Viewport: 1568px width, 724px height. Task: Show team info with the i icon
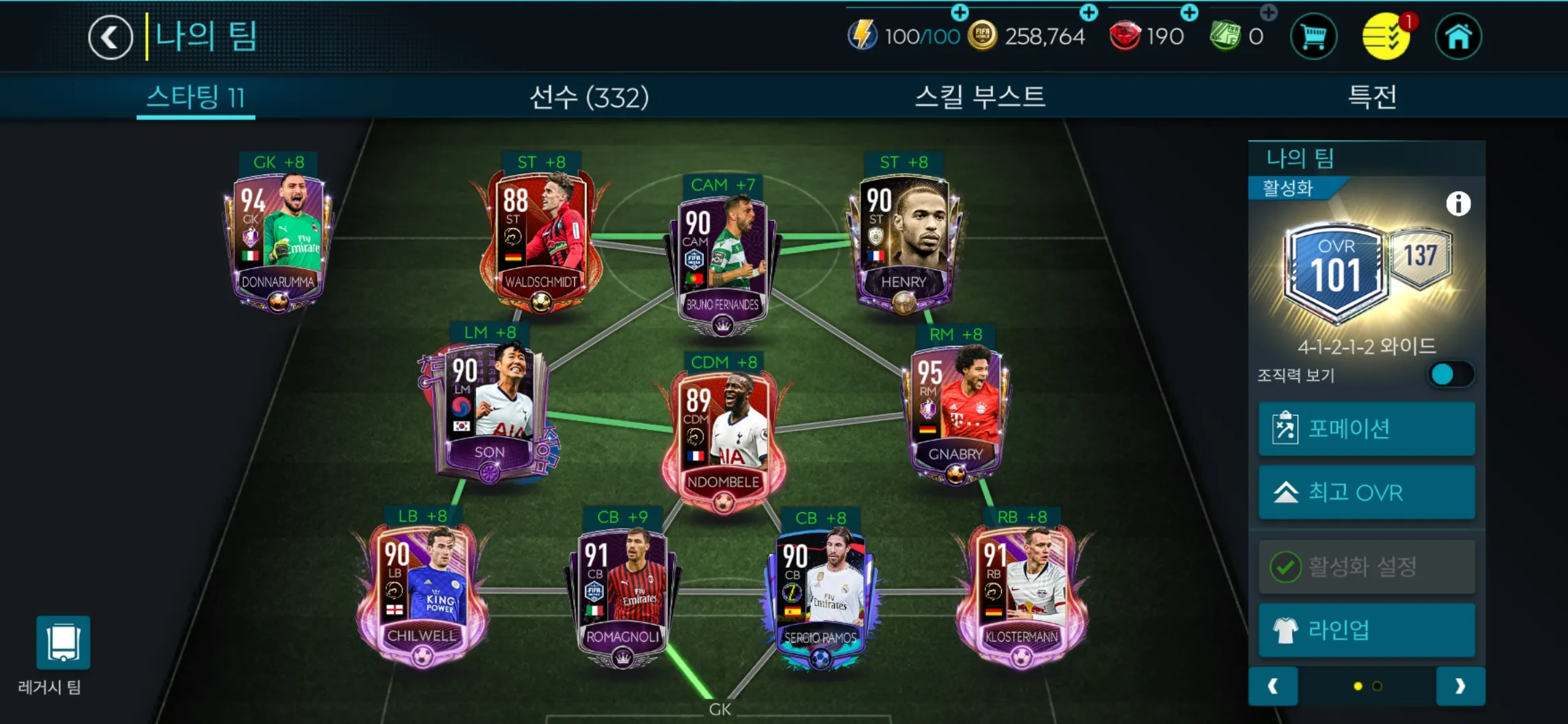pyautogui.click(x=1458, y=204)
